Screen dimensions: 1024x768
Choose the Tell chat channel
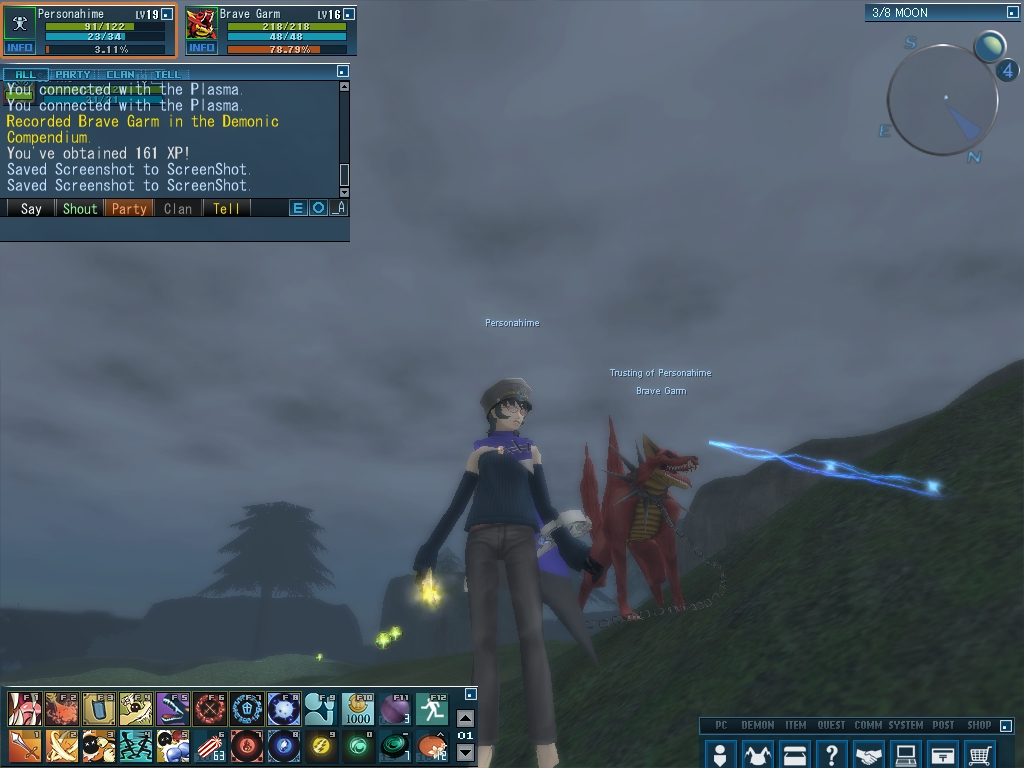tap(227, 209)
